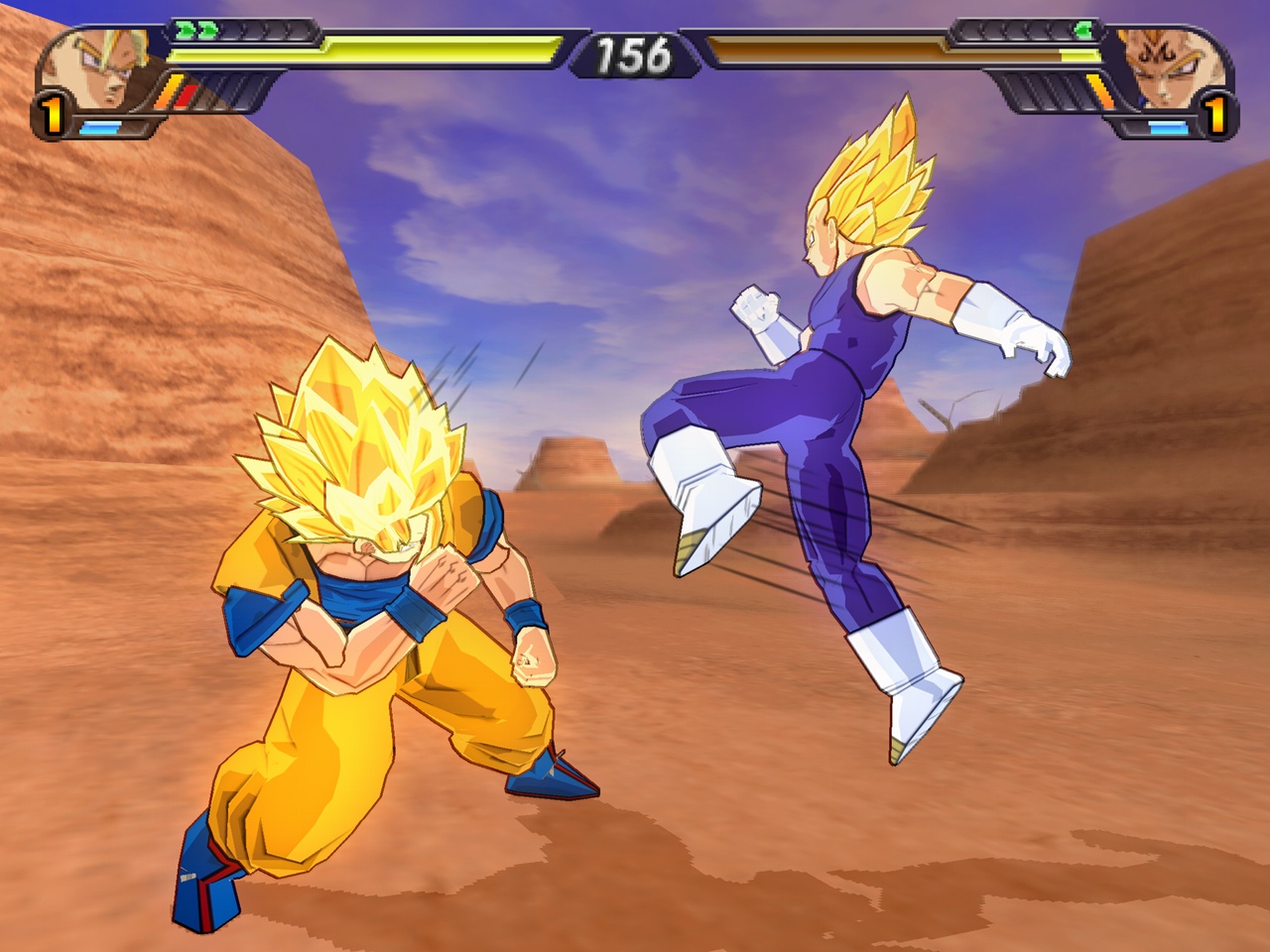Viewport: 1270px width, 952px height.
Task: Click the green skill stock near Vegeta's gauge
Action: click(1084, 29)
